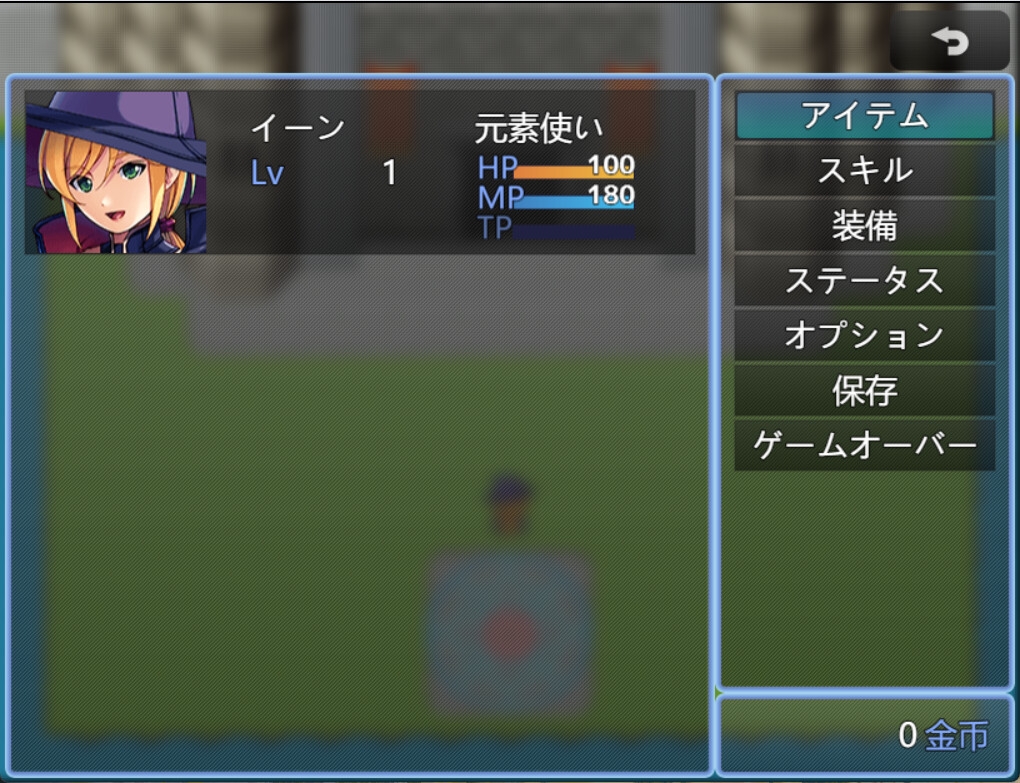Screen dimensions: 1020x783
Task: Open the オプション options menu
Action: click(864, 335)
